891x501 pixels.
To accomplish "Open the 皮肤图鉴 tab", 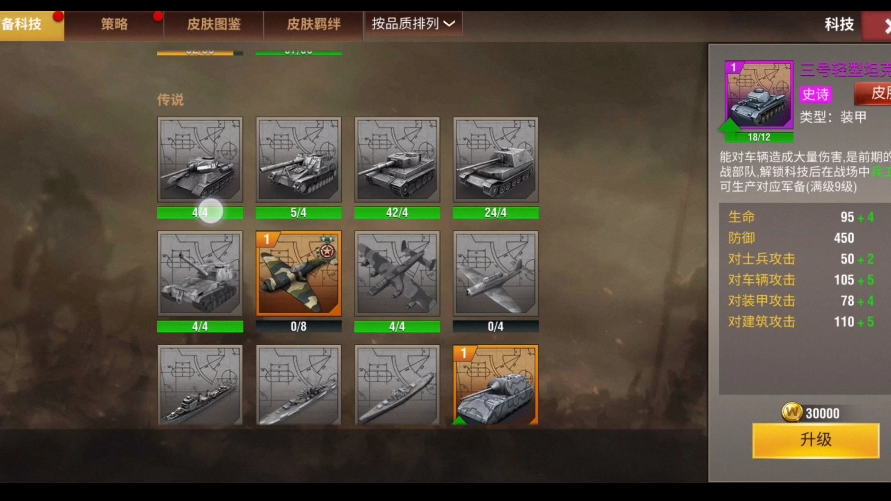I will coord(214,24).
